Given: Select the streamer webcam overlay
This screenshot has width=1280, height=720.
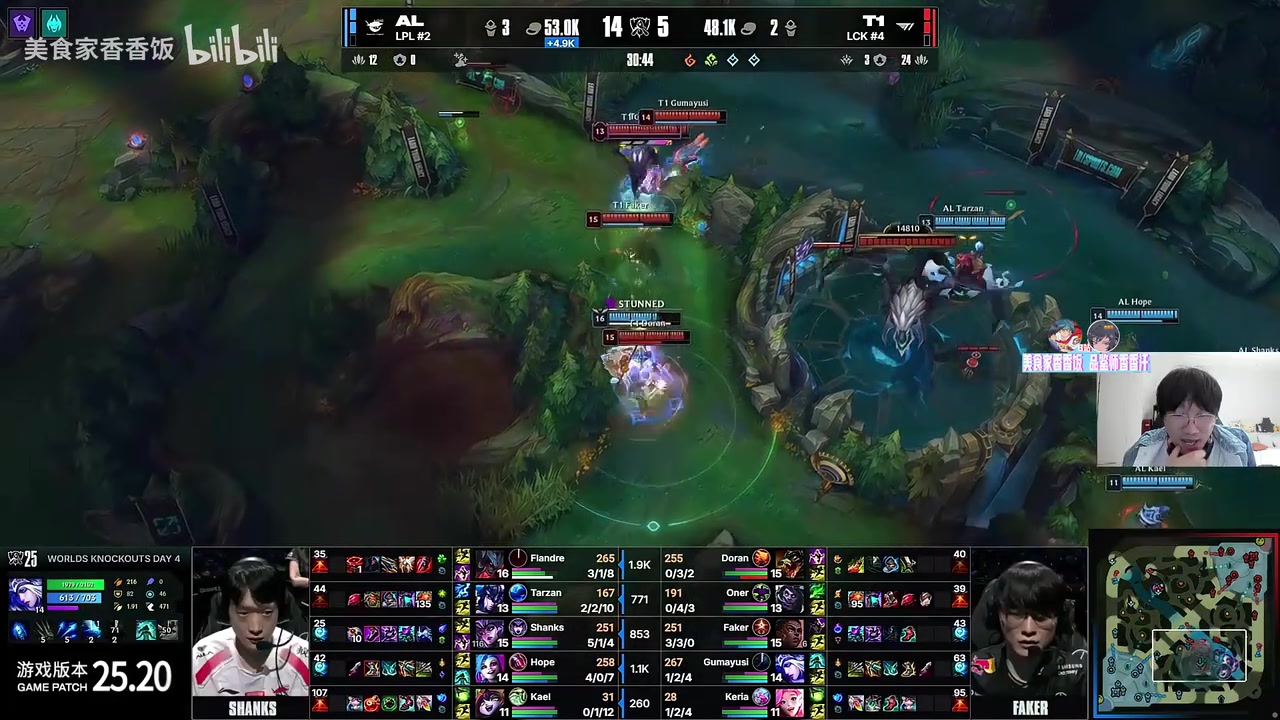Looking at the screenshot, I should tap(1187, 410).
